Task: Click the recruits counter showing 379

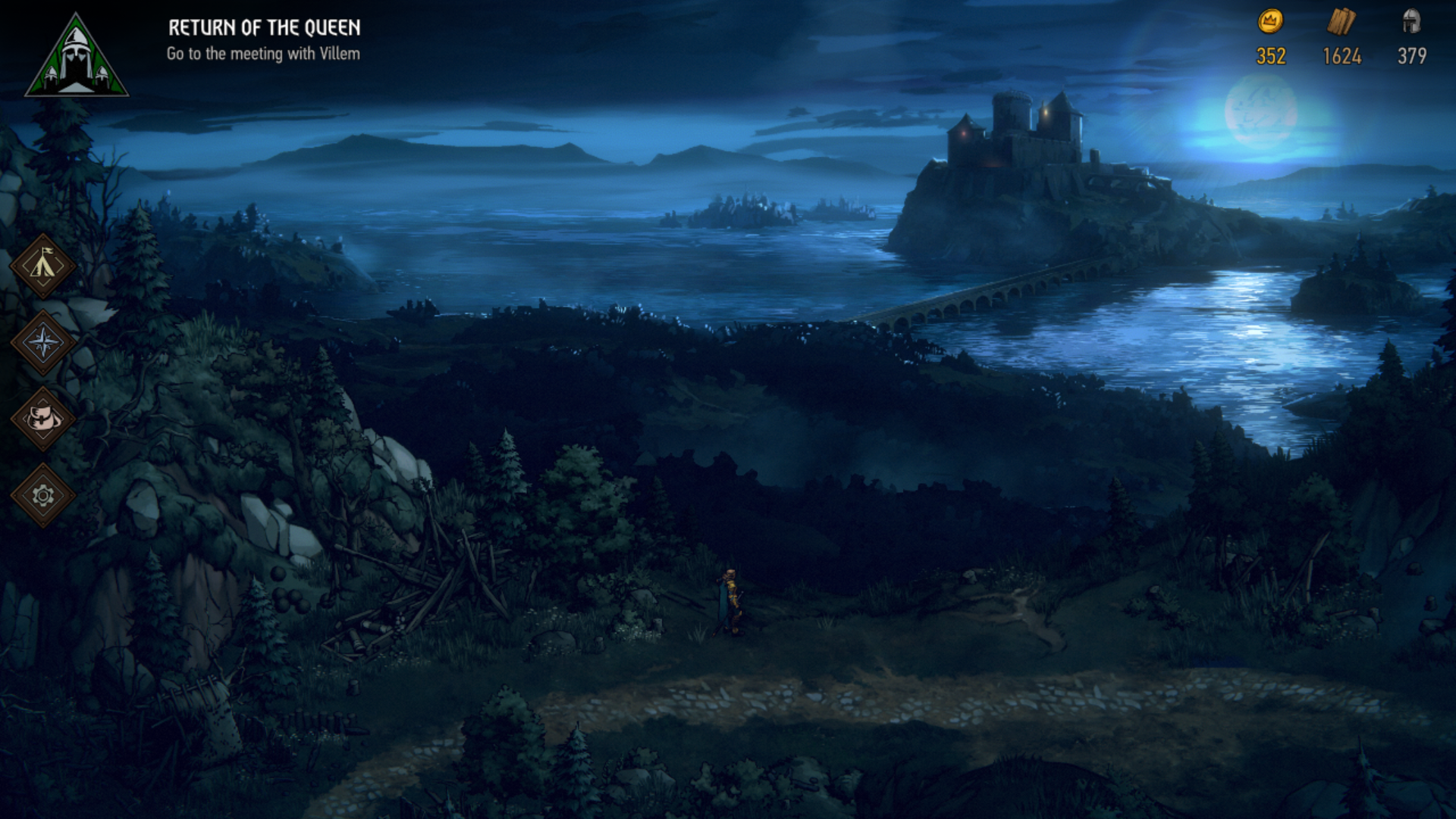Action: point(1412,55)
